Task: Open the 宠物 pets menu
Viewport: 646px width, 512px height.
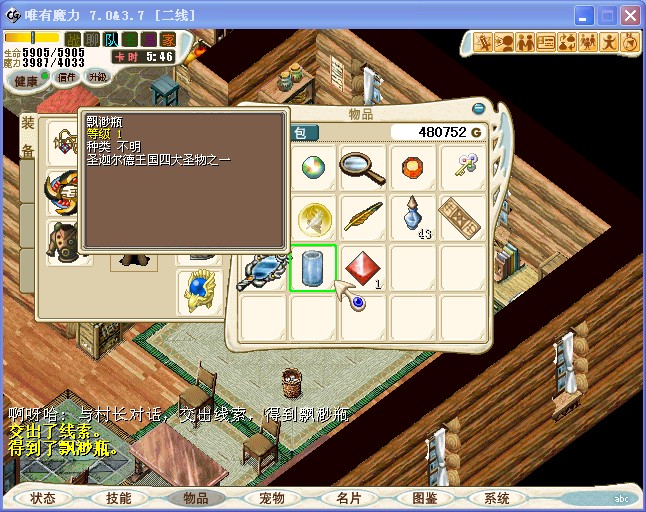Action: point(272,497)
